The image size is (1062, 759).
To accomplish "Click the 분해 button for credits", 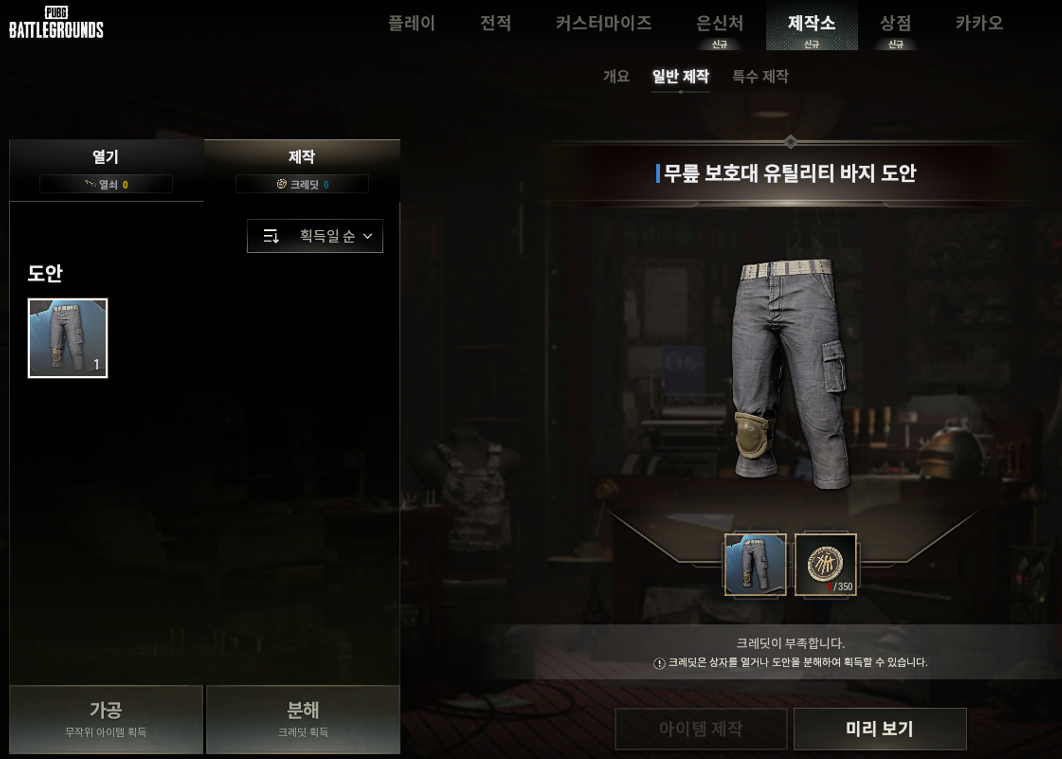I will pyautogui.click(x=303, y=718).
